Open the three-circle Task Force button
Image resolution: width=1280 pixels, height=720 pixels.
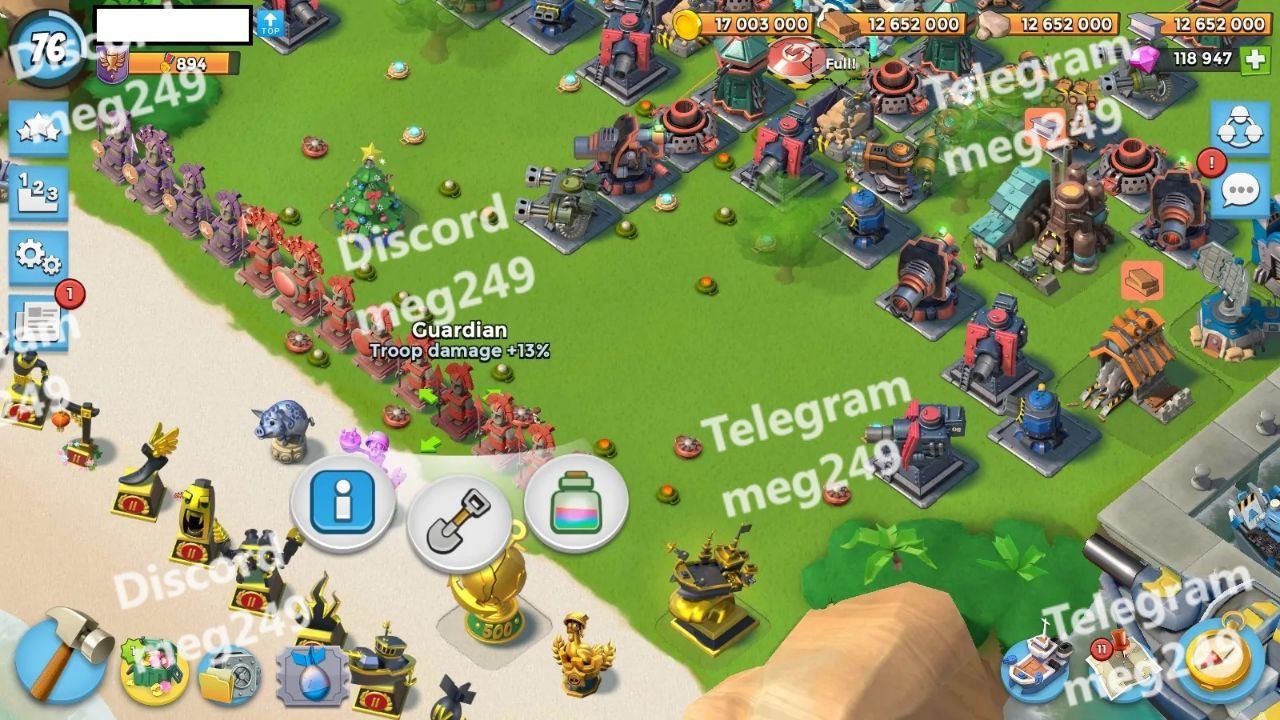click(x=1240, y=127)
